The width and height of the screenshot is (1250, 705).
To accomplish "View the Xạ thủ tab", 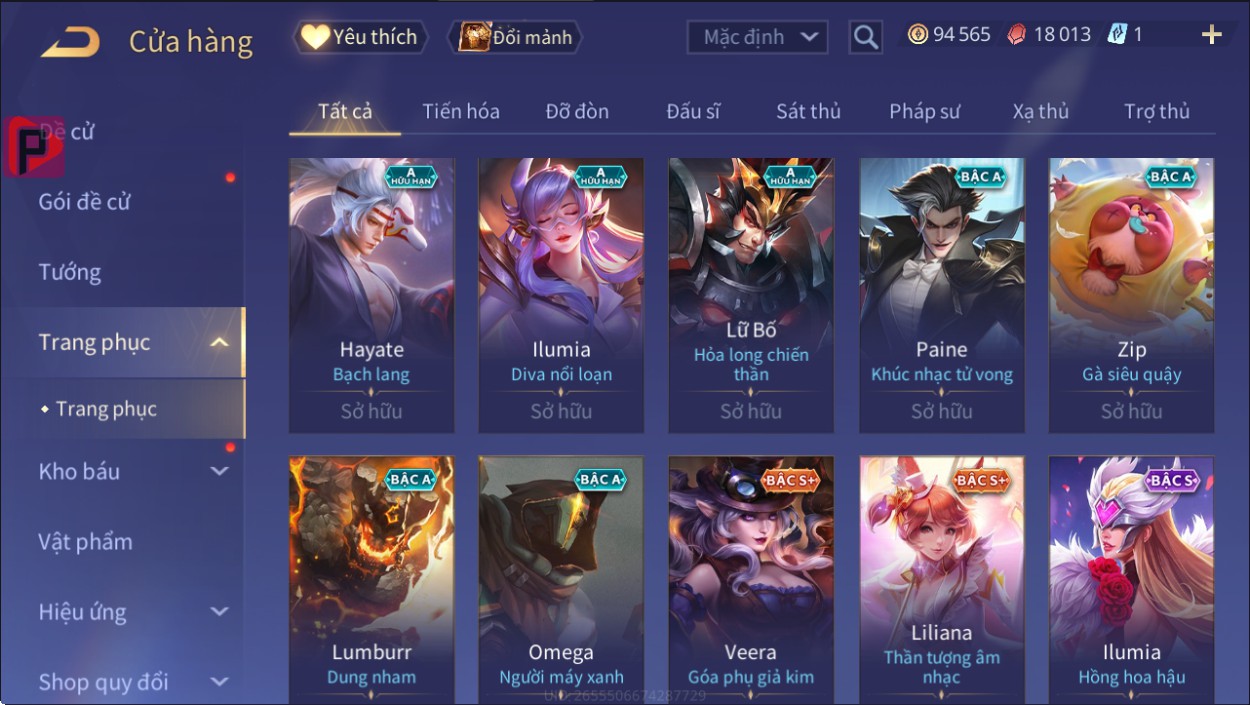I will [1040, 112].
